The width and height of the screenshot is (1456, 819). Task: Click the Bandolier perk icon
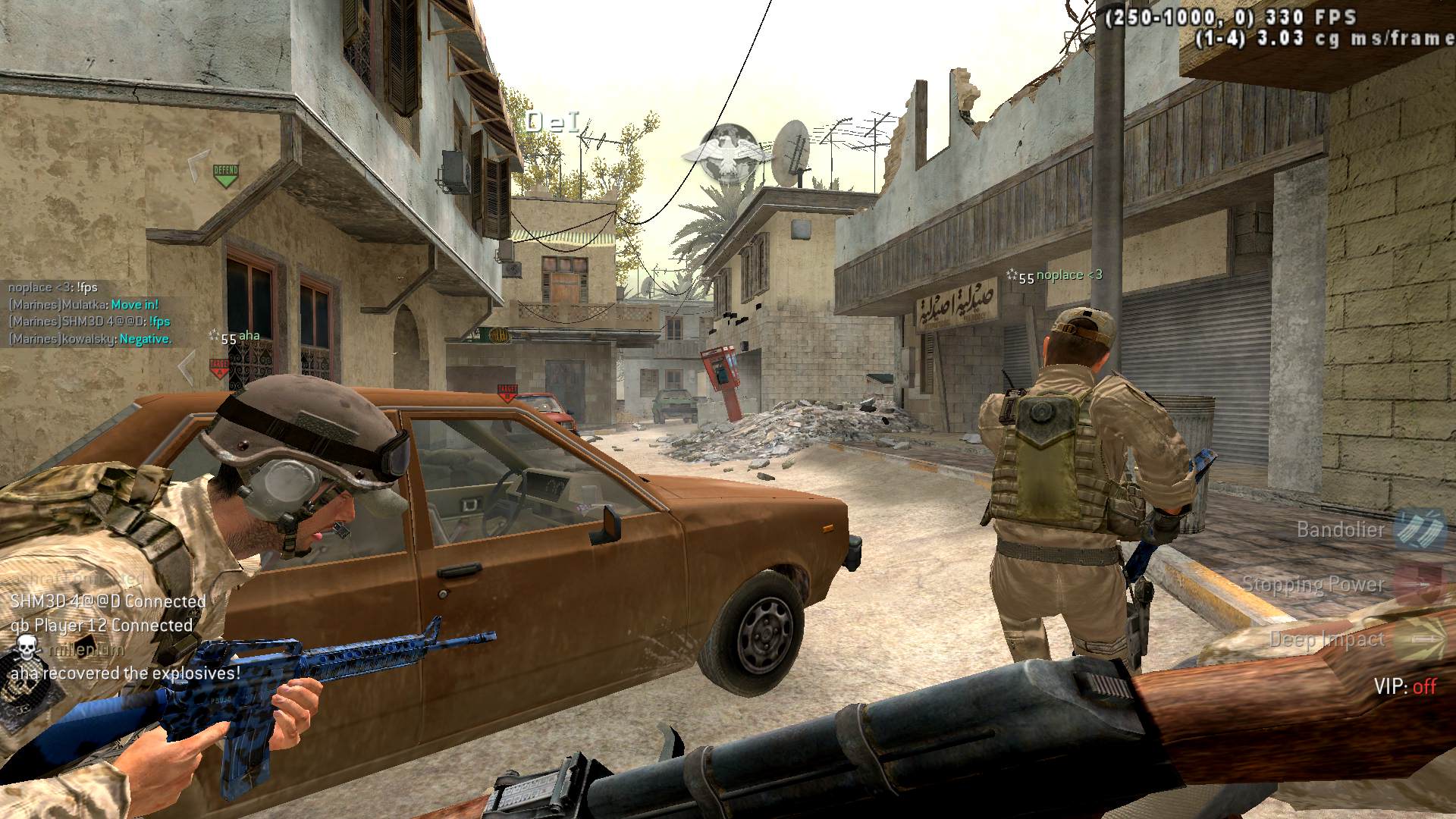coord(1418,529)
